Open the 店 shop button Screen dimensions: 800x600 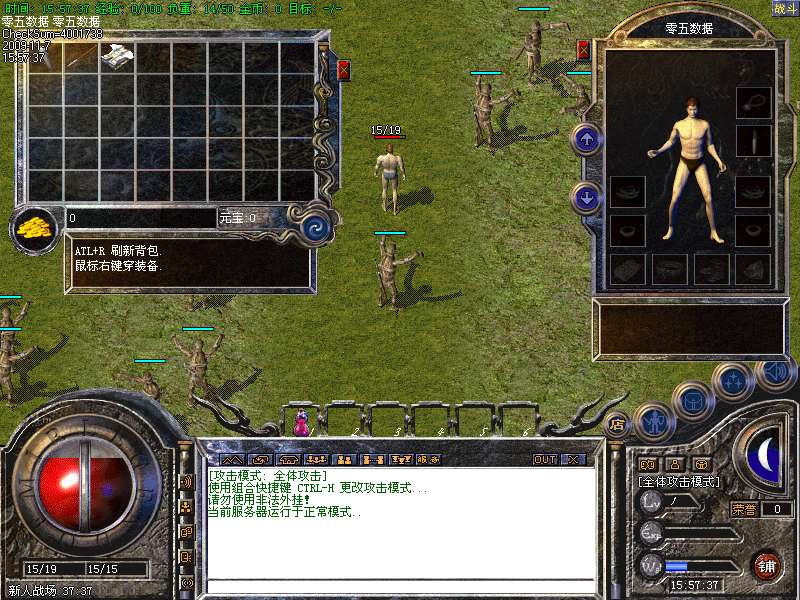click(x=617, y=422)
